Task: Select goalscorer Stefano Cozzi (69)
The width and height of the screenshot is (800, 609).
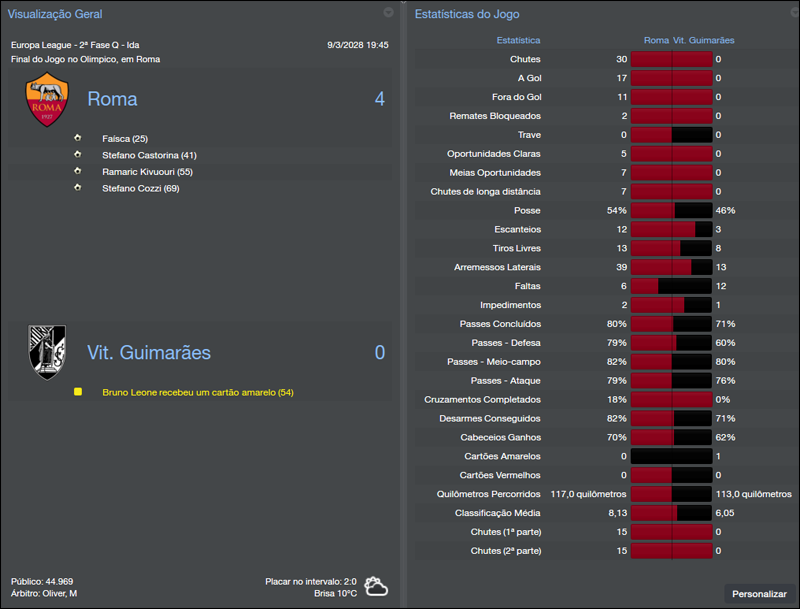Action: [x=140, y=189]
